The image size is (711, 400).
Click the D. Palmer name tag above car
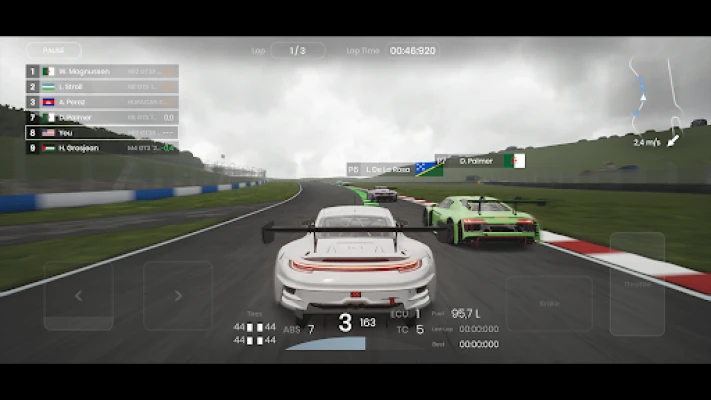click(x=480, y=160)
